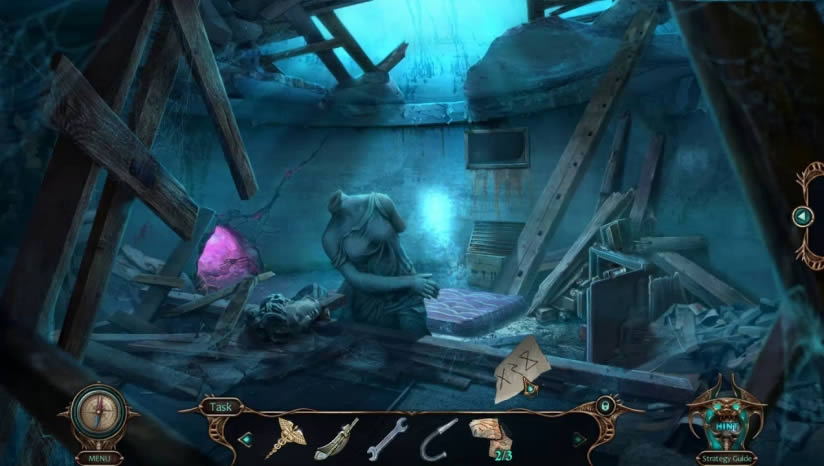Use the HINT button

click(724, 426)
